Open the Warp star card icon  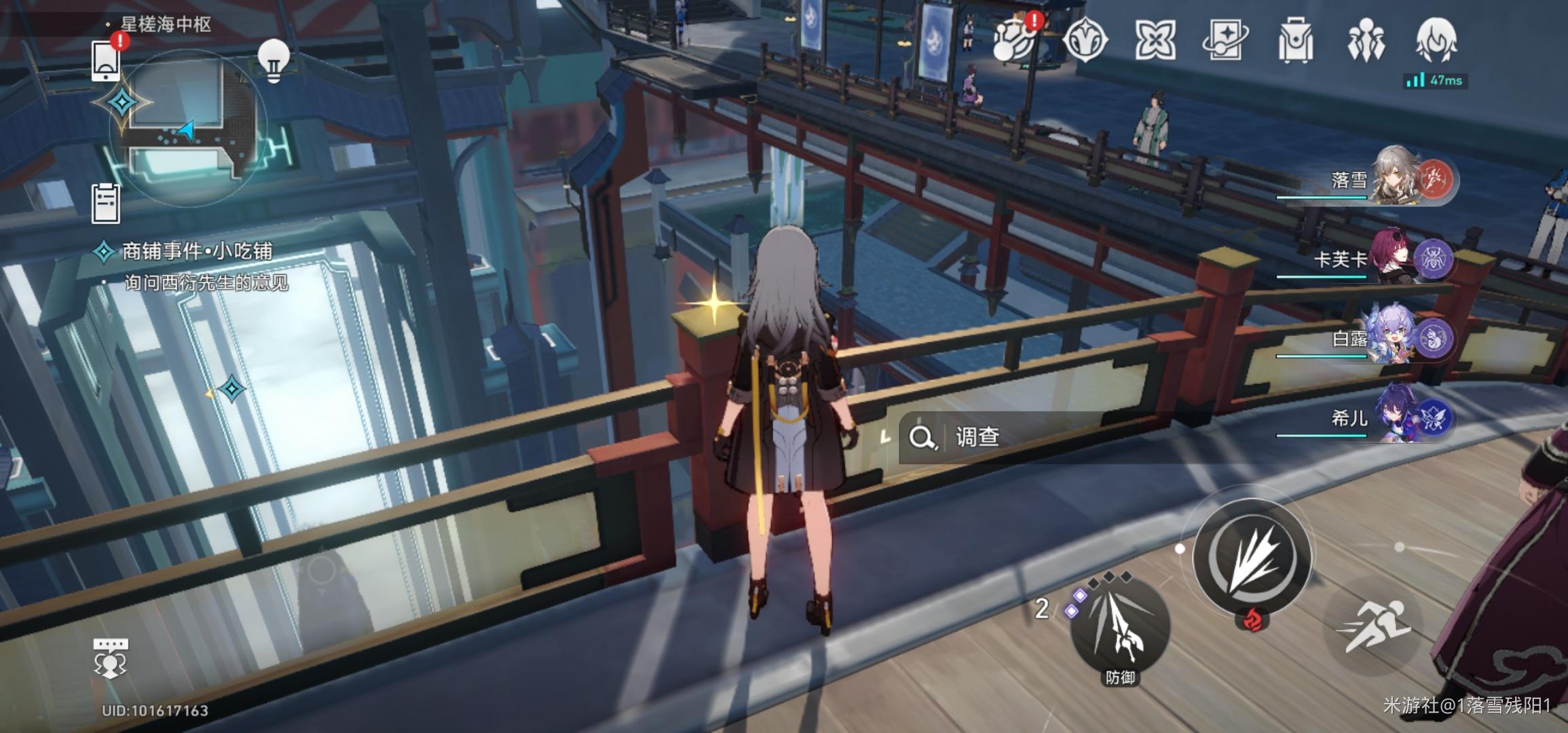1225,41
